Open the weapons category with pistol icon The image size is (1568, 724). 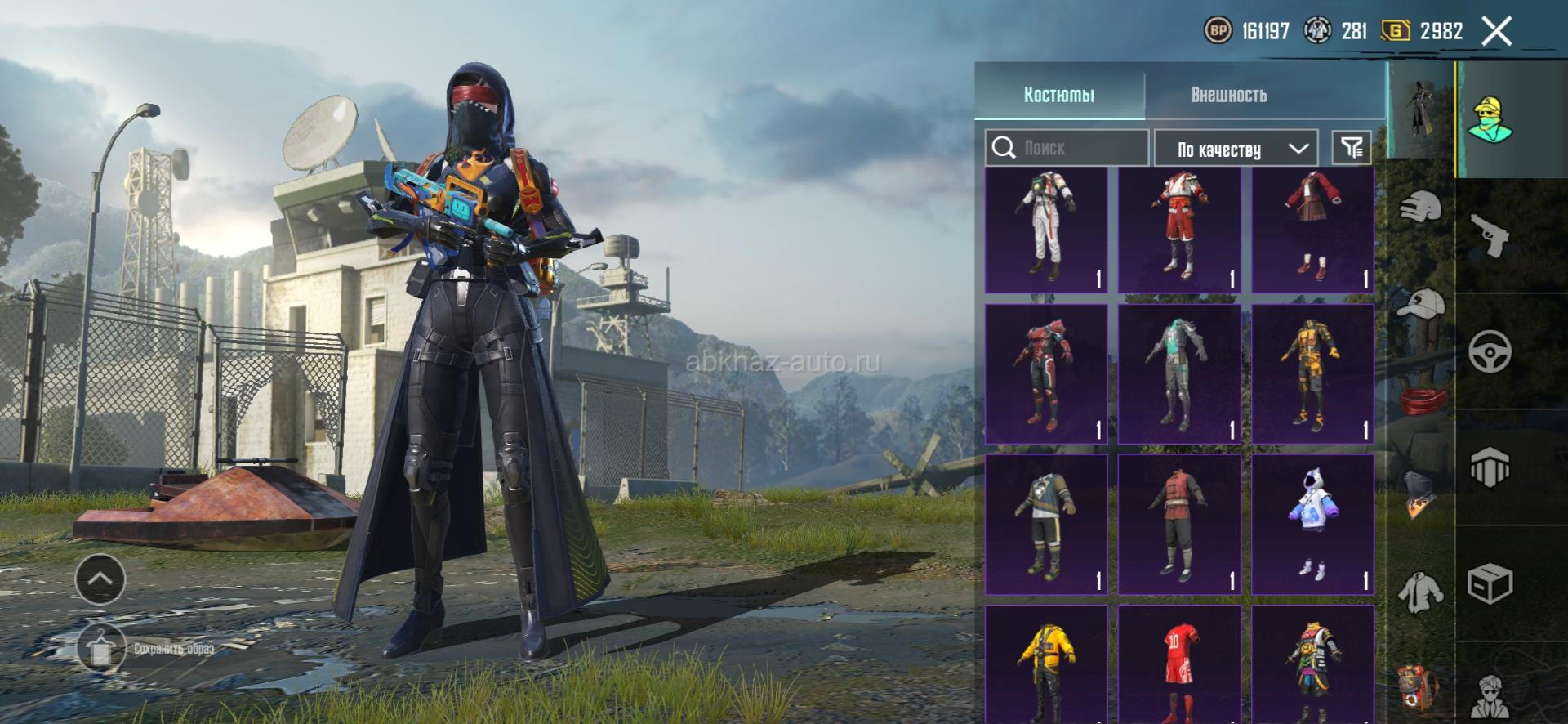pos(1490,235)
